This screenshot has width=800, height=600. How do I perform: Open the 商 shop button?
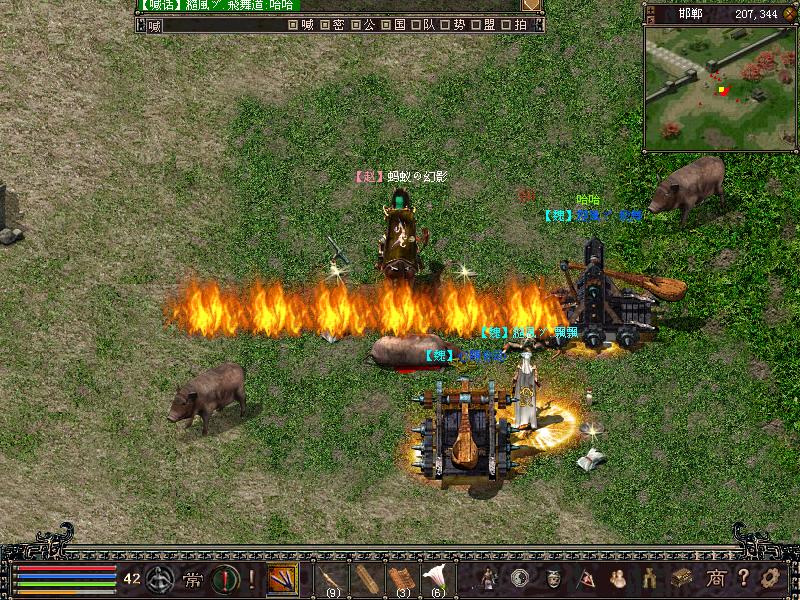click(715, 577)
